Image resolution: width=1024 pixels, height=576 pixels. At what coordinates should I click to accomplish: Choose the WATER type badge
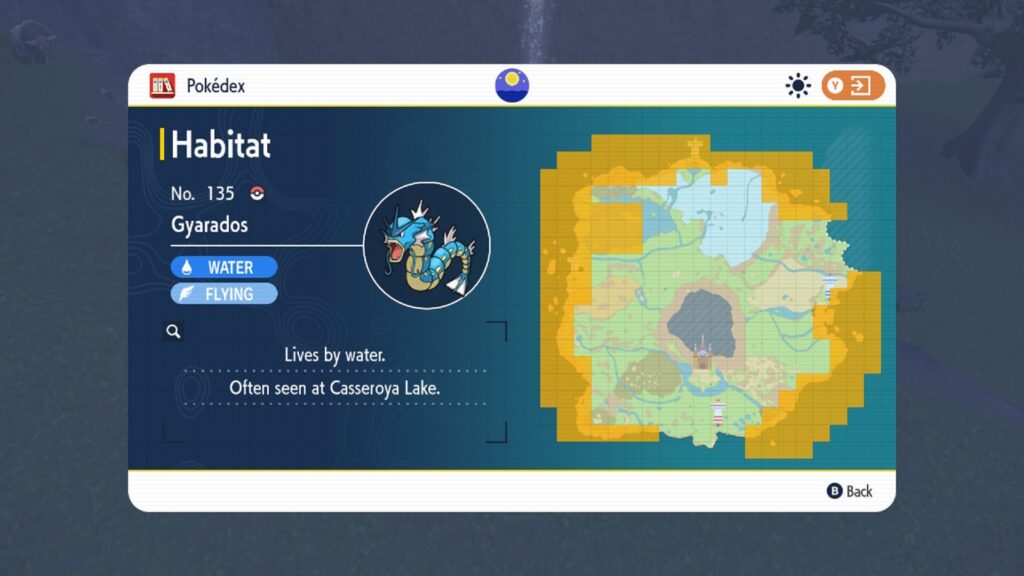tap(224, 267)
